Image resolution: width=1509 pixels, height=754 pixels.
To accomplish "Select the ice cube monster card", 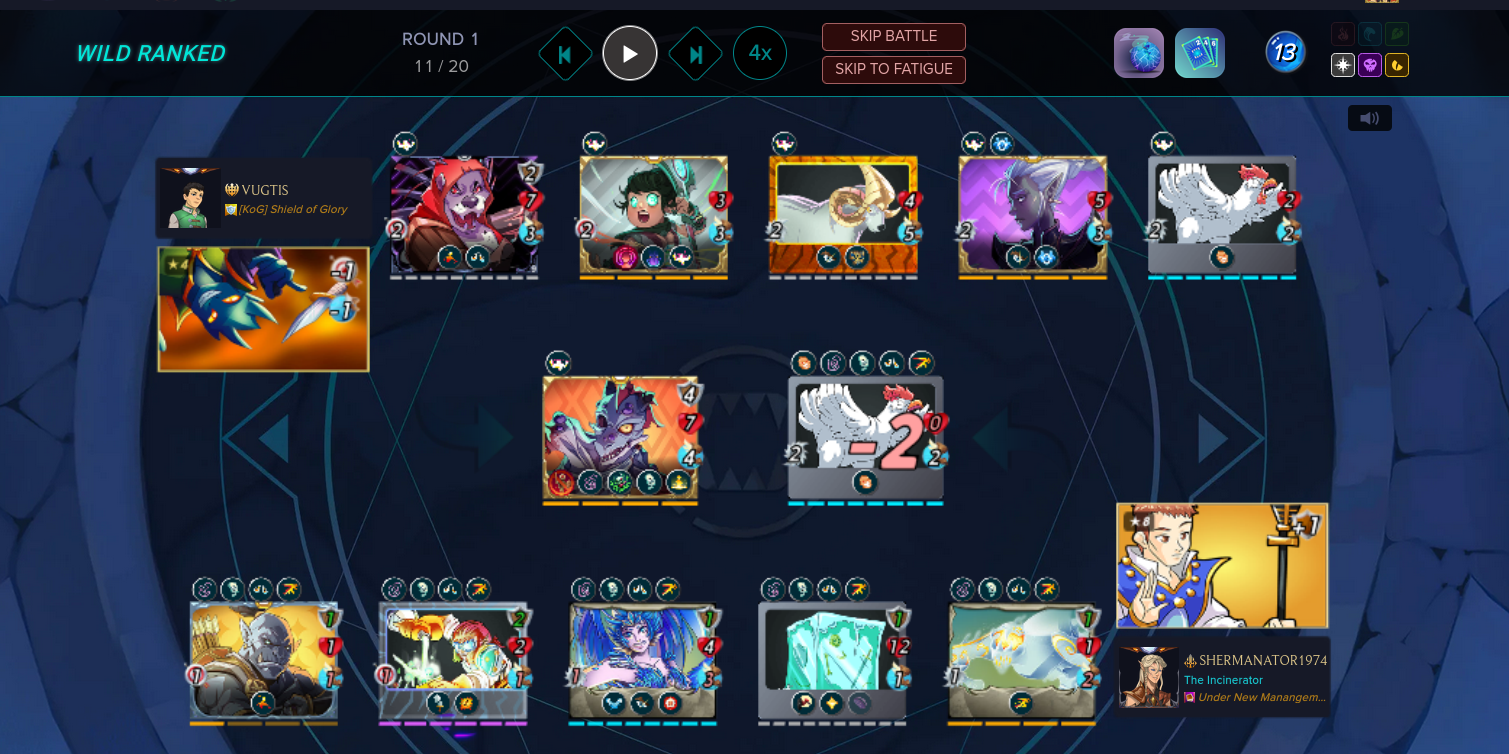I will point(832,660).
